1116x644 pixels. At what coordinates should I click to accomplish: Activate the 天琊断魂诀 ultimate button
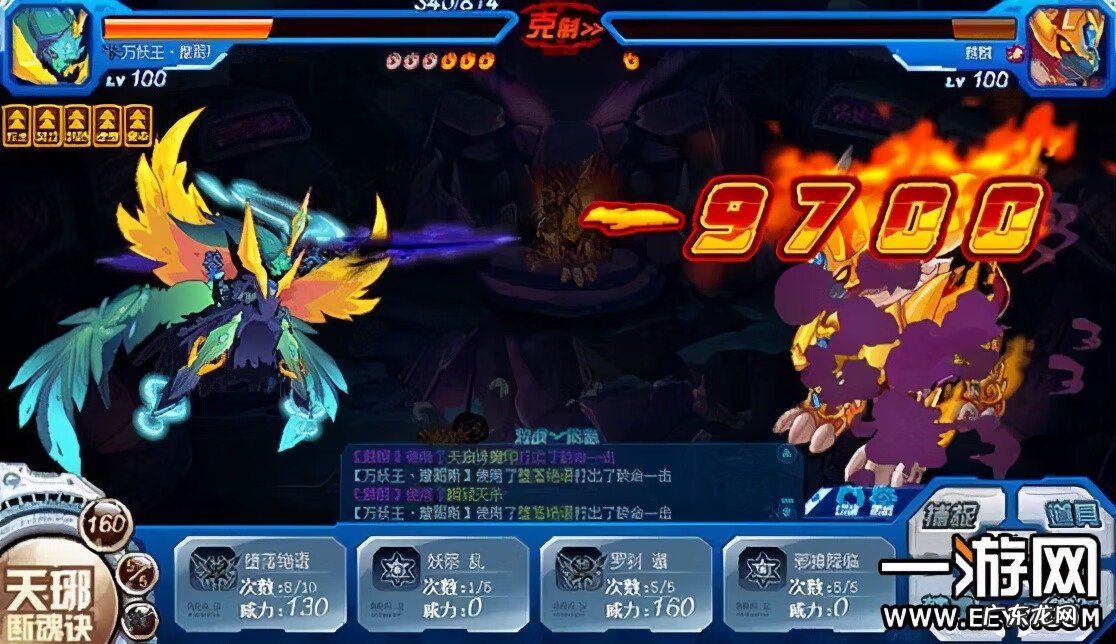50,598
